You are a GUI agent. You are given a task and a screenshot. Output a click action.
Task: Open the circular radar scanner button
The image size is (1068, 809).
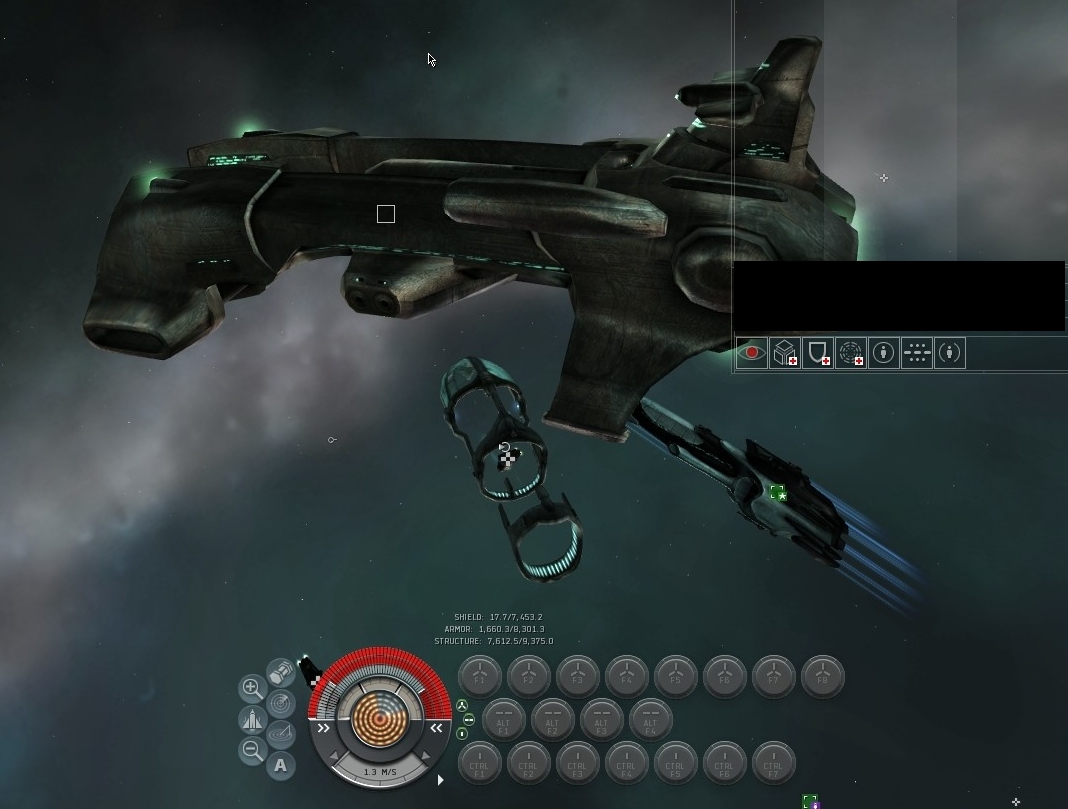281,704
